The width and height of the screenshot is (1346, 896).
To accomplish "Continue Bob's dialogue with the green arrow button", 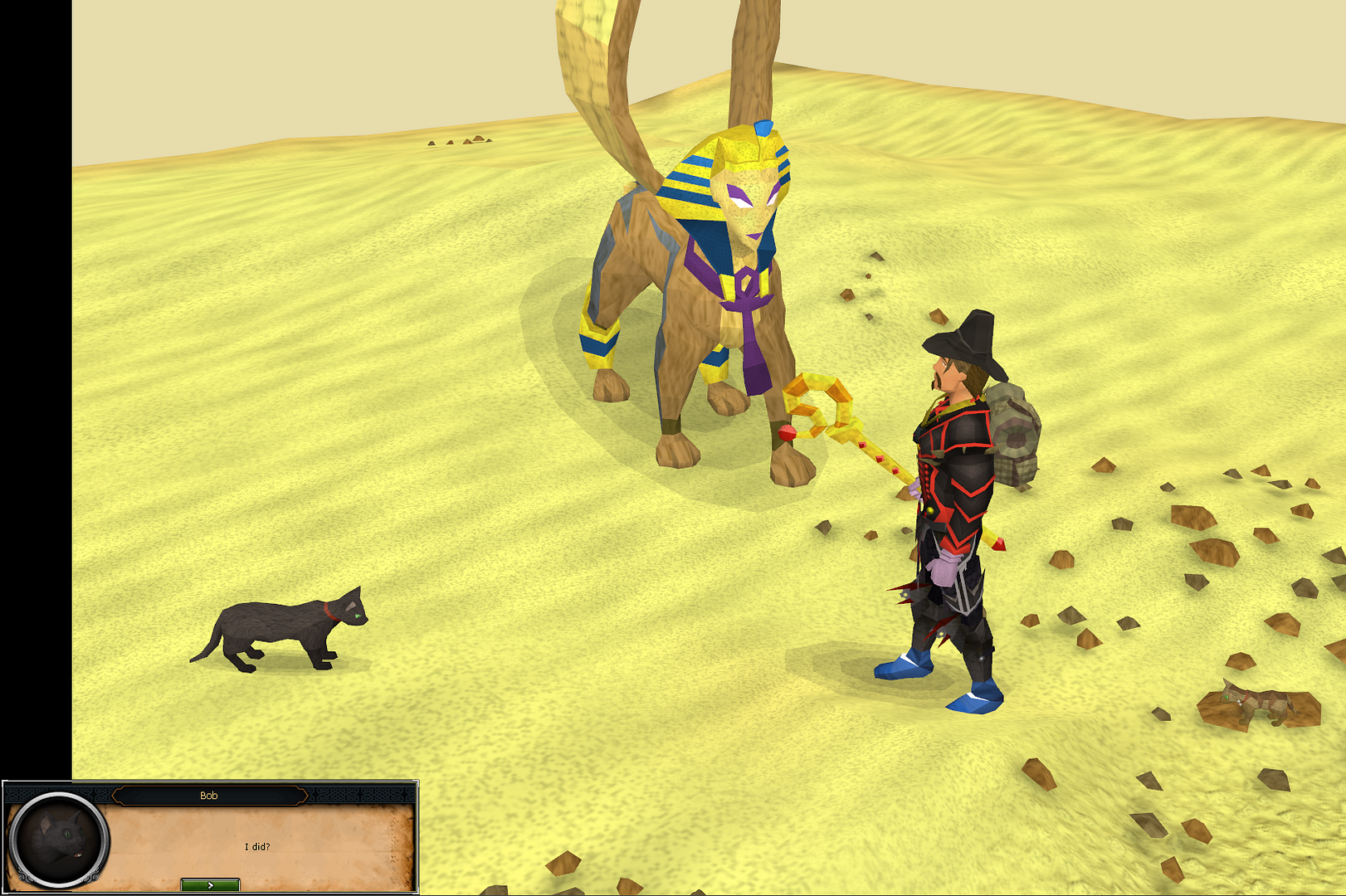I will [x=210, y=885].
